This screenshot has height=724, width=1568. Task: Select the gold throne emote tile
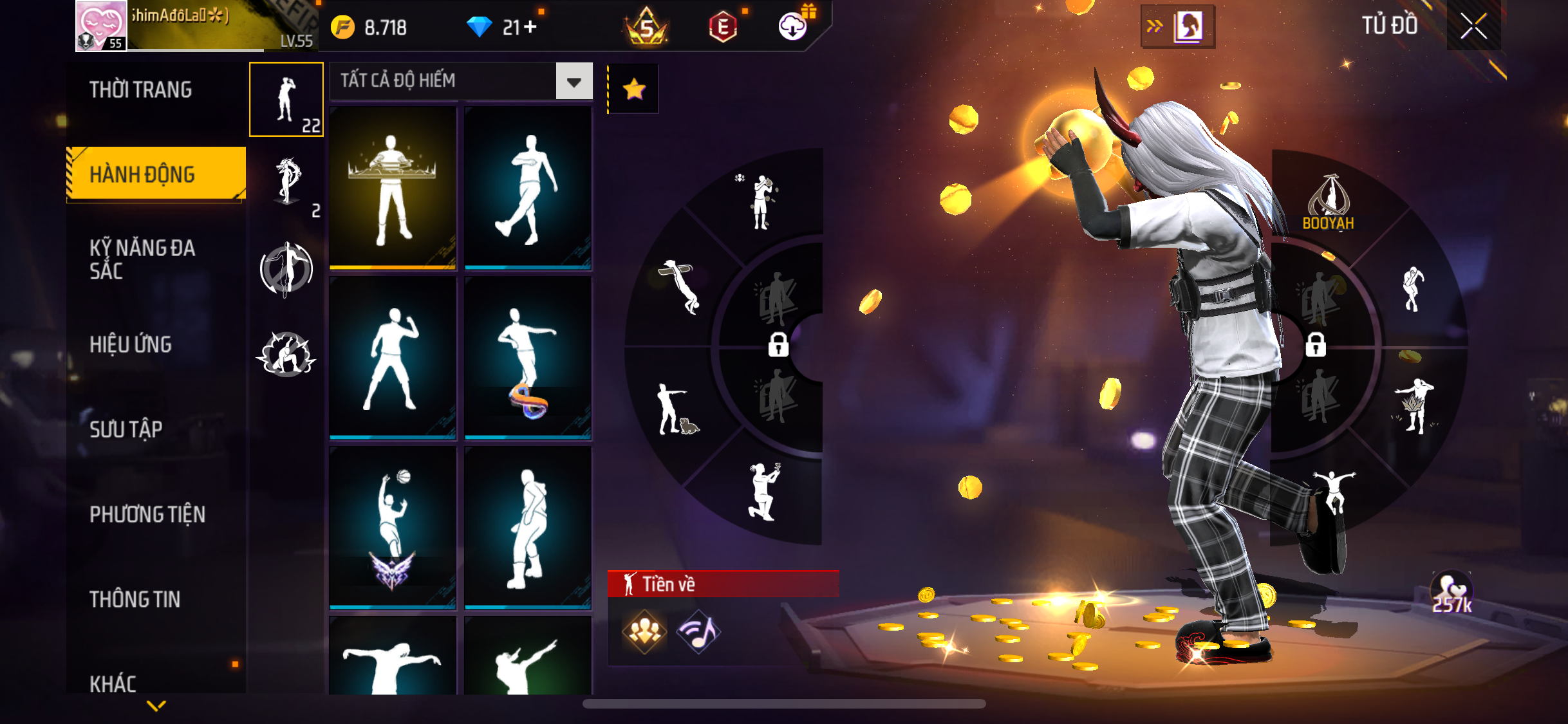(393, 187)
